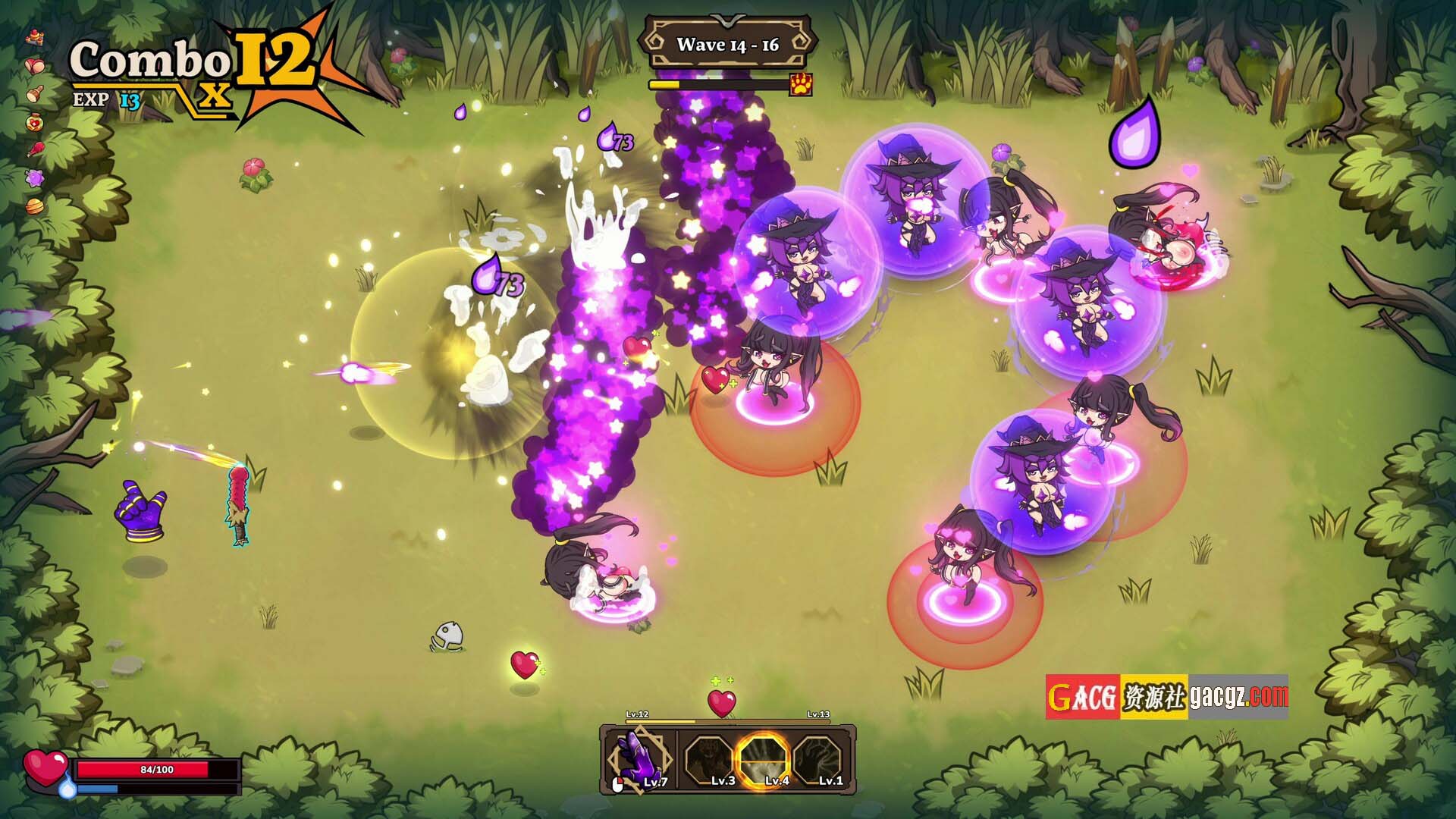Image resolution: width=1456 pixels, height=819 pixels.
Task: Inspect the meat drumstick item icon
Action: pos(35,149)
